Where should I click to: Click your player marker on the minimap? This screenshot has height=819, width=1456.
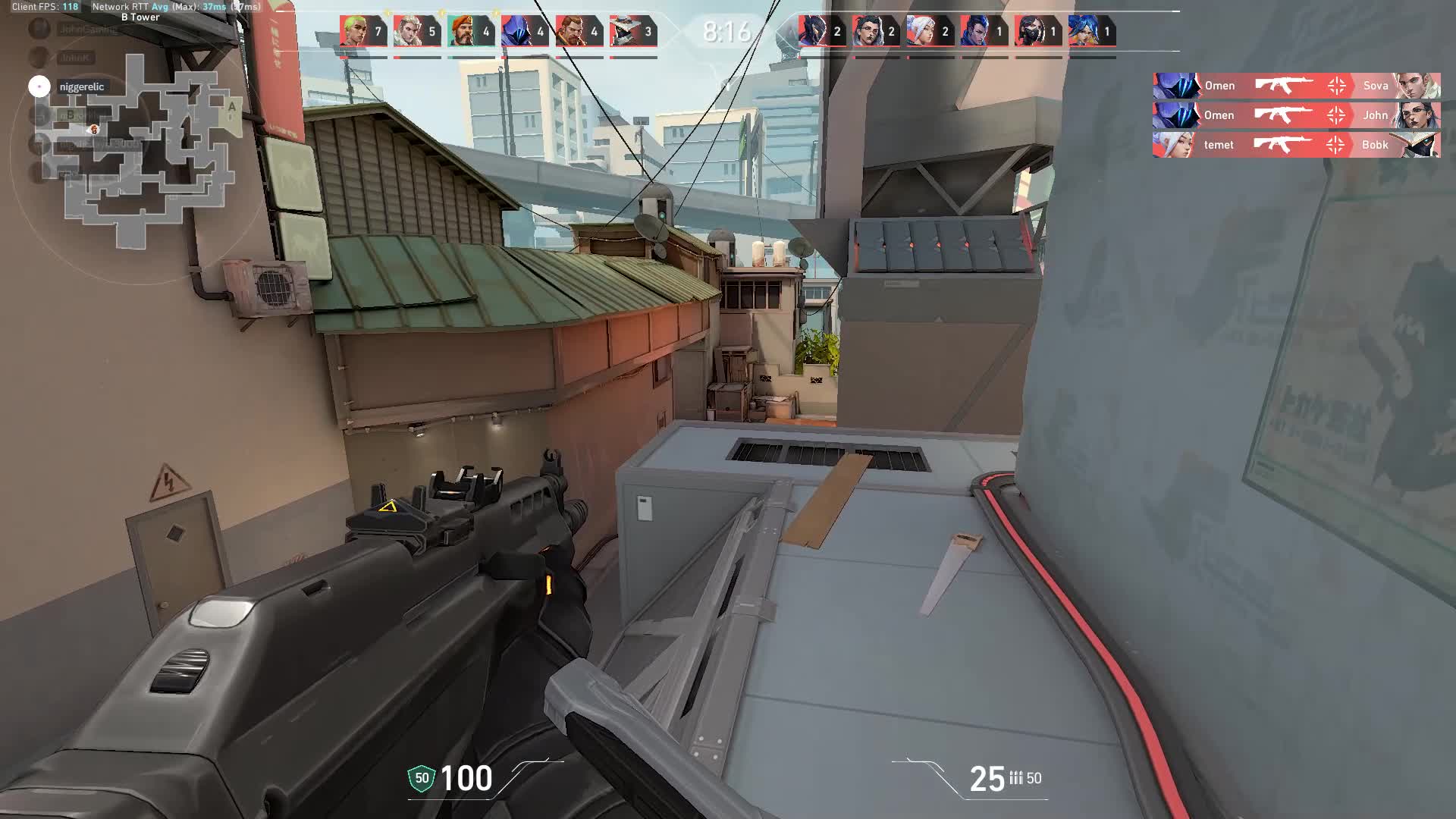[94, 130]
